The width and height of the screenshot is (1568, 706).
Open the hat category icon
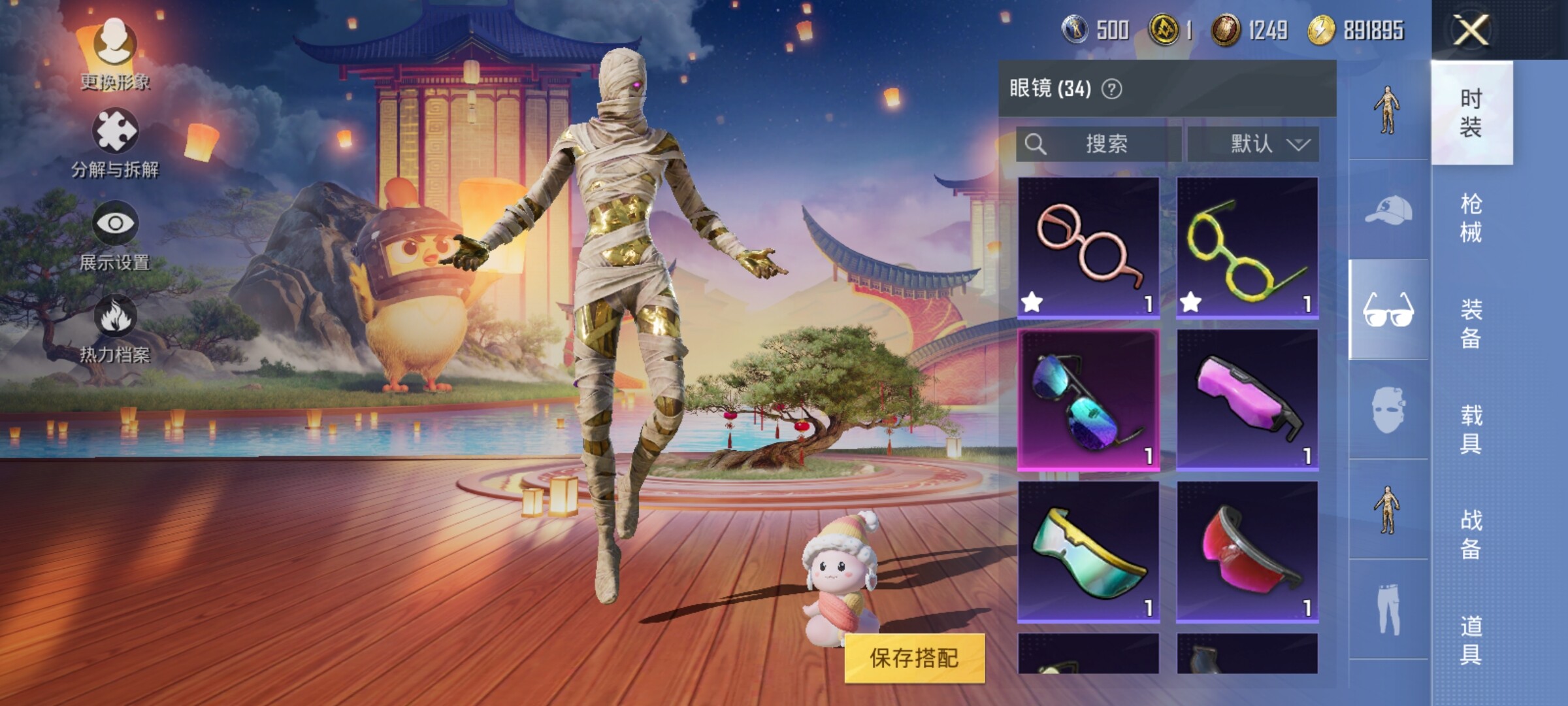(1388, 210)
